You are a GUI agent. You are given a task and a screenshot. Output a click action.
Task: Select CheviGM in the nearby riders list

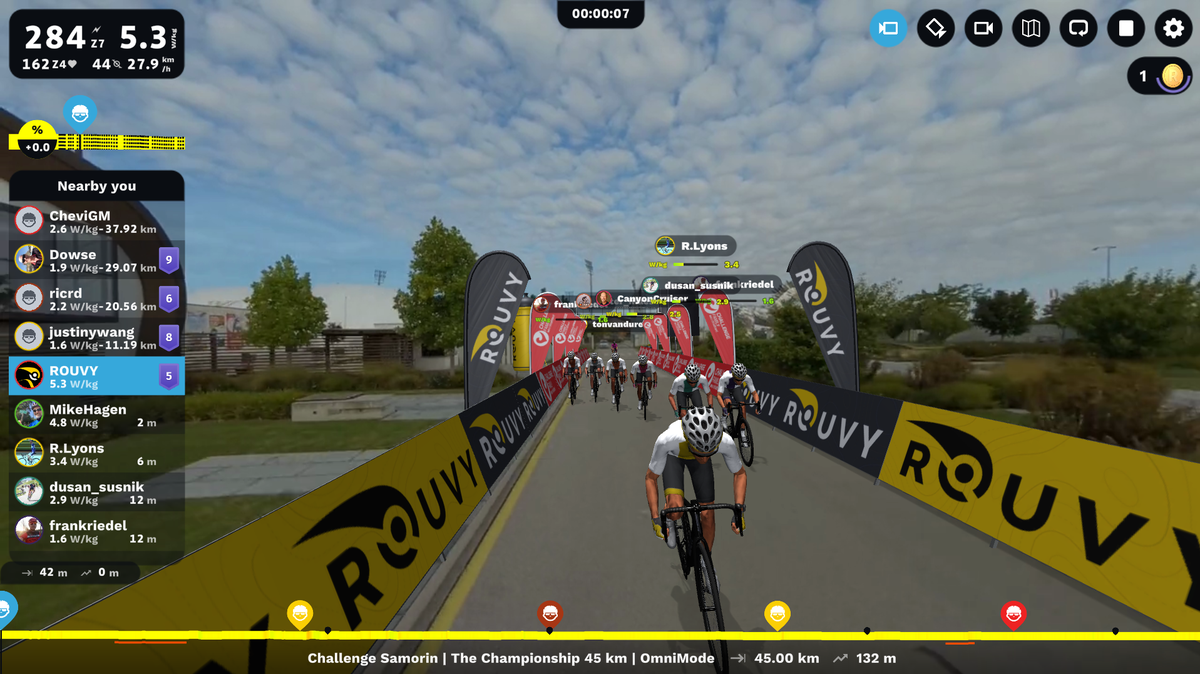coord(97,221)
